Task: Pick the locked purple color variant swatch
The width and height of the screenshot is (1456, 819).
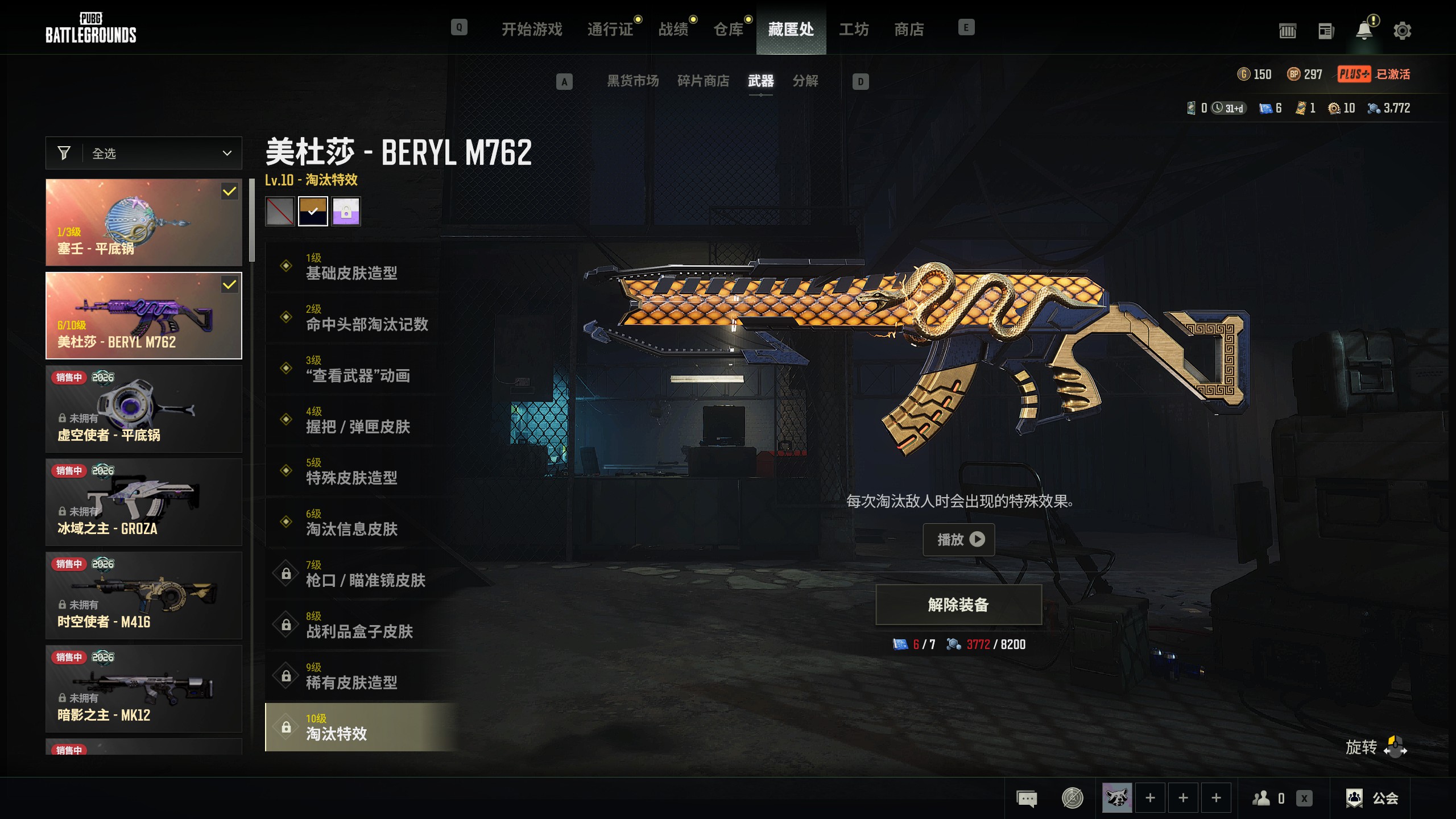Action: 346,212
